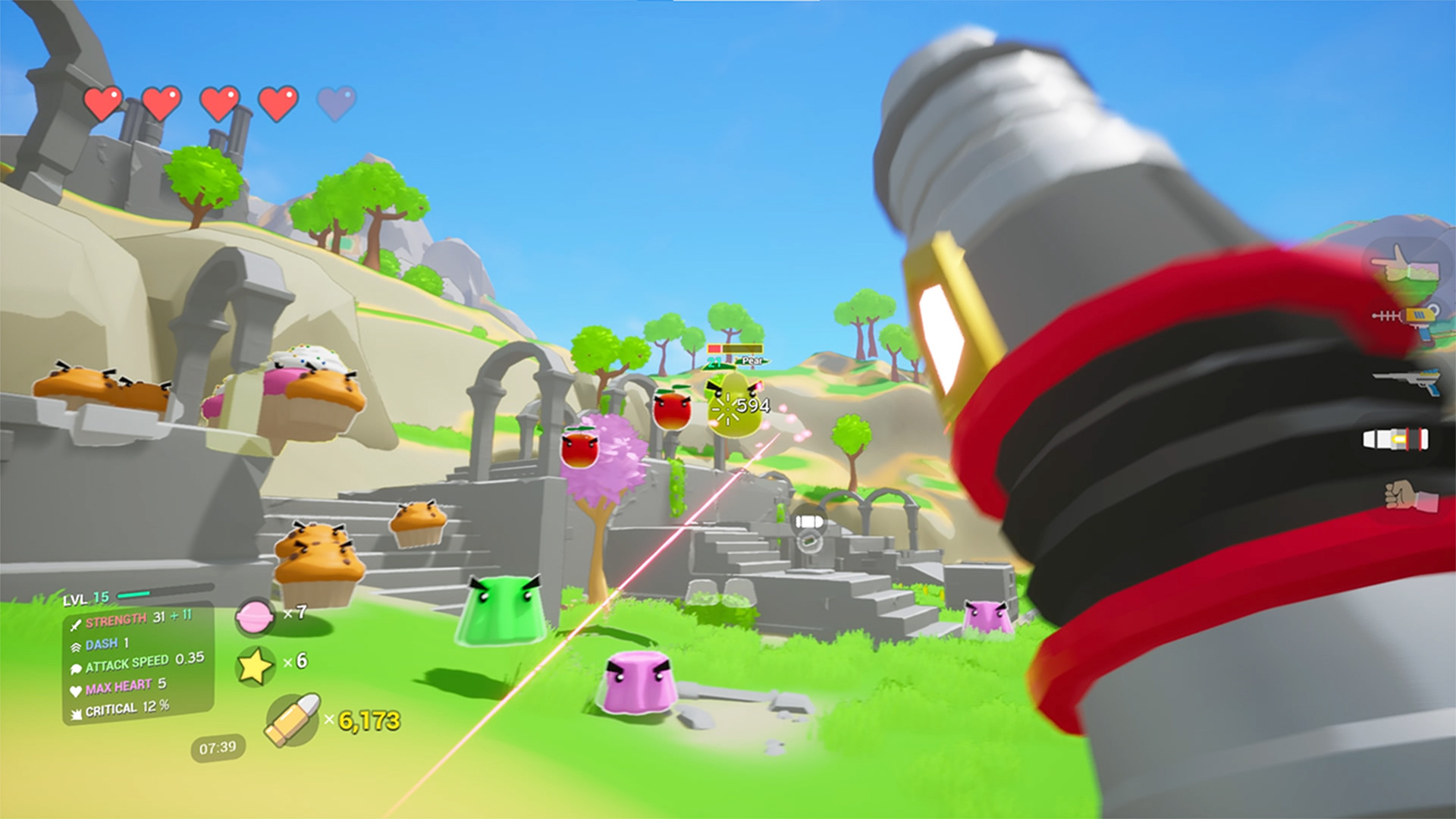The height and width of the screenshot is (819, 1456).
Task: Toggle the reload ammo indicator near crosshair
Action: [808, 521]
